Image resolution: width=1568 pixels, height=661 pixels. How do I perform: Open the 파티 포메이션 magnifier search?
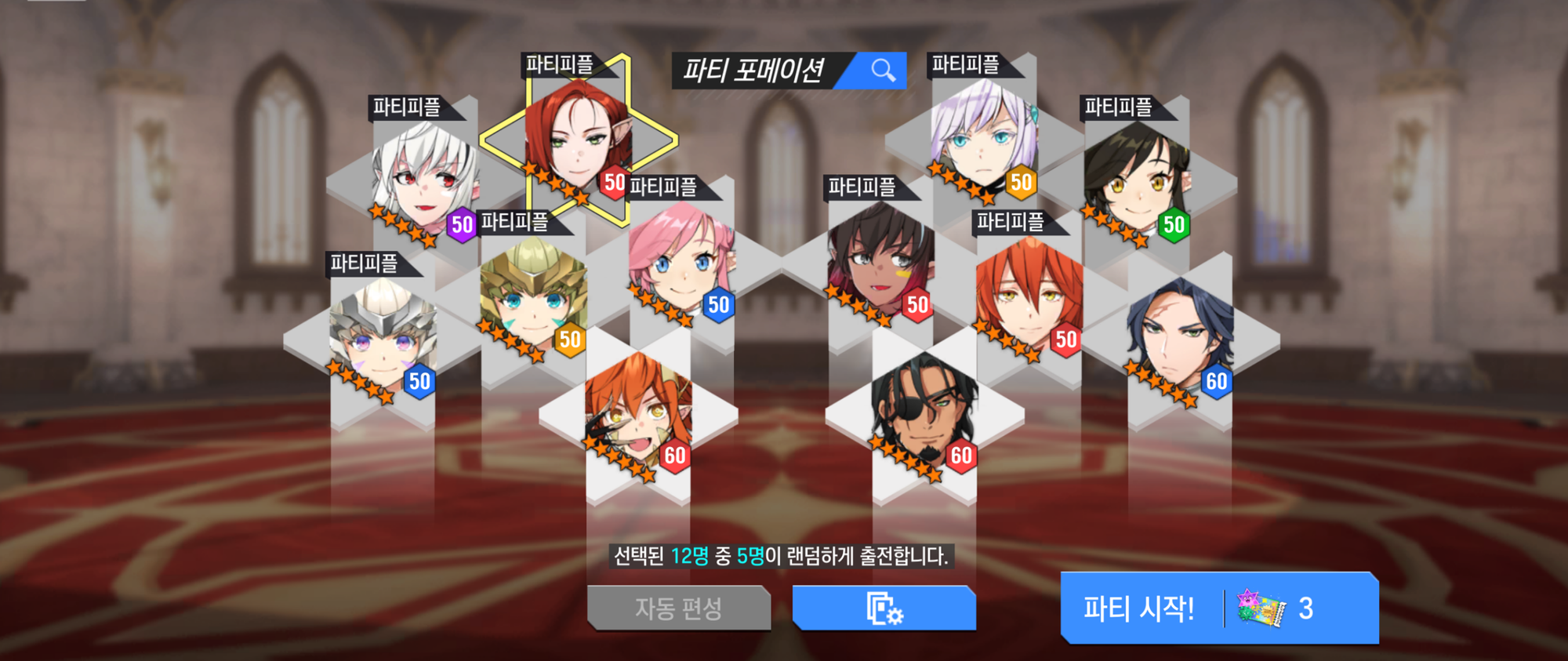pos(883,71)
